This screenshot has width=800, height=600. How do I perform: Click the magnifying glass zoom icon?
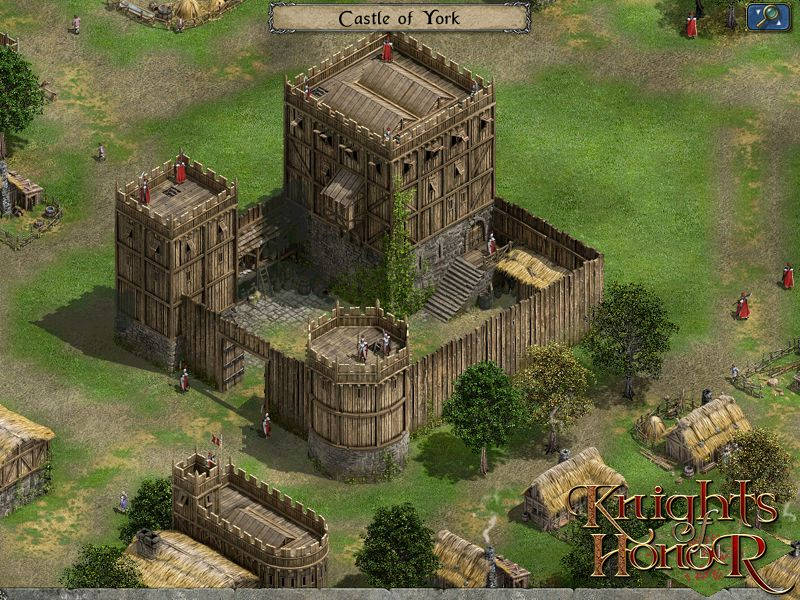tap(770, 15)
